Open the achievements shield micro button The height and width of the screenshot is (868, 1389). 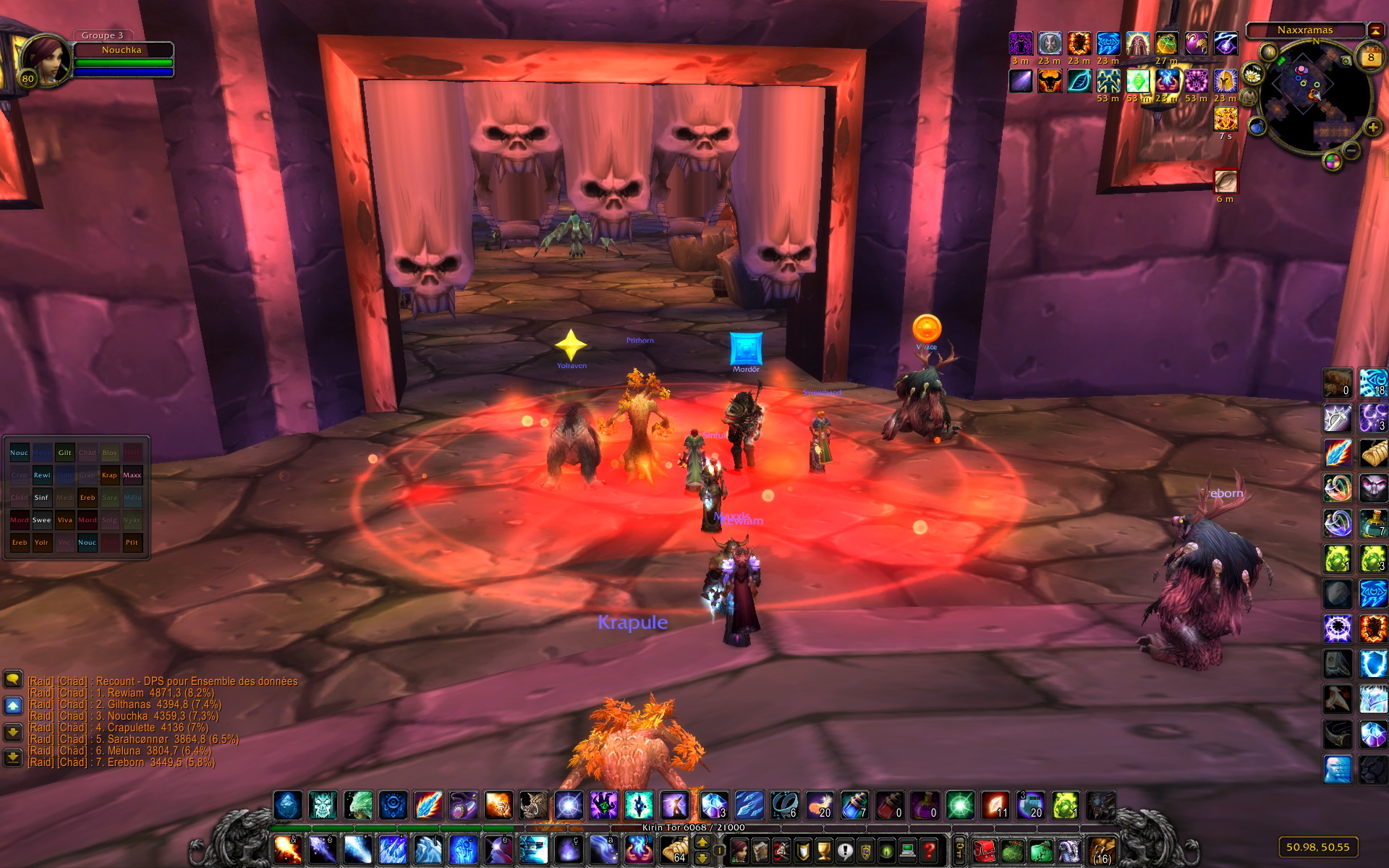pyautogui.click(x=803, y=850)
